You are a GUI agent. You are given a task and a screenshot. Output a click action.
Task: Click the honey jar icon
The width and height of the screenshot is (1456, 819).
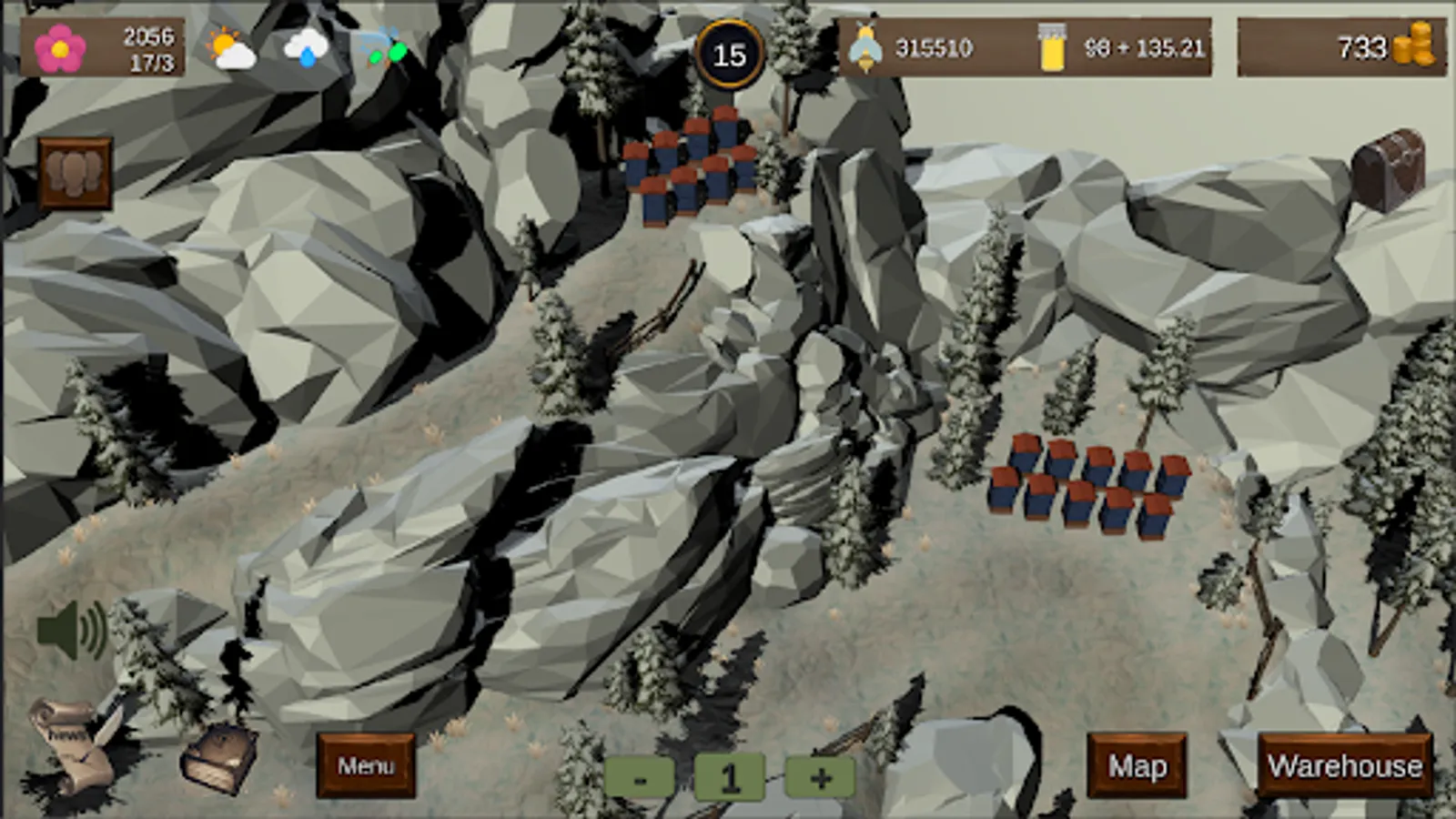(x=1051, y=47)
